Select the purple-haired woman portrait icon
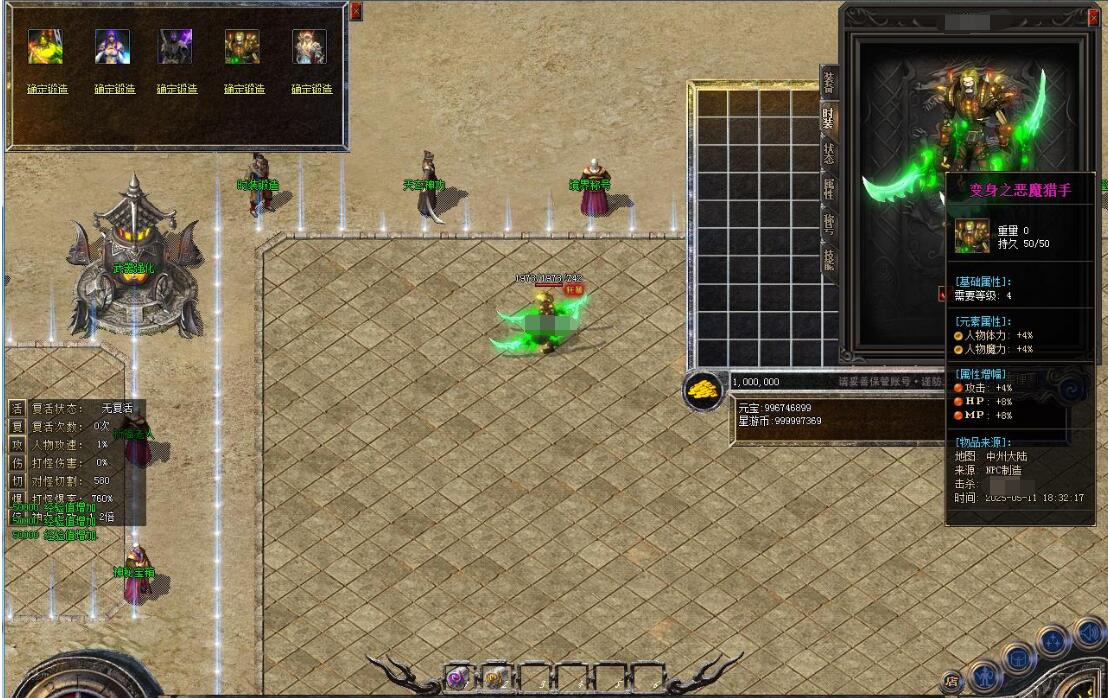The width and height of the screenshot is (1108, 698). pyautogui.click(x=112, y=47)
